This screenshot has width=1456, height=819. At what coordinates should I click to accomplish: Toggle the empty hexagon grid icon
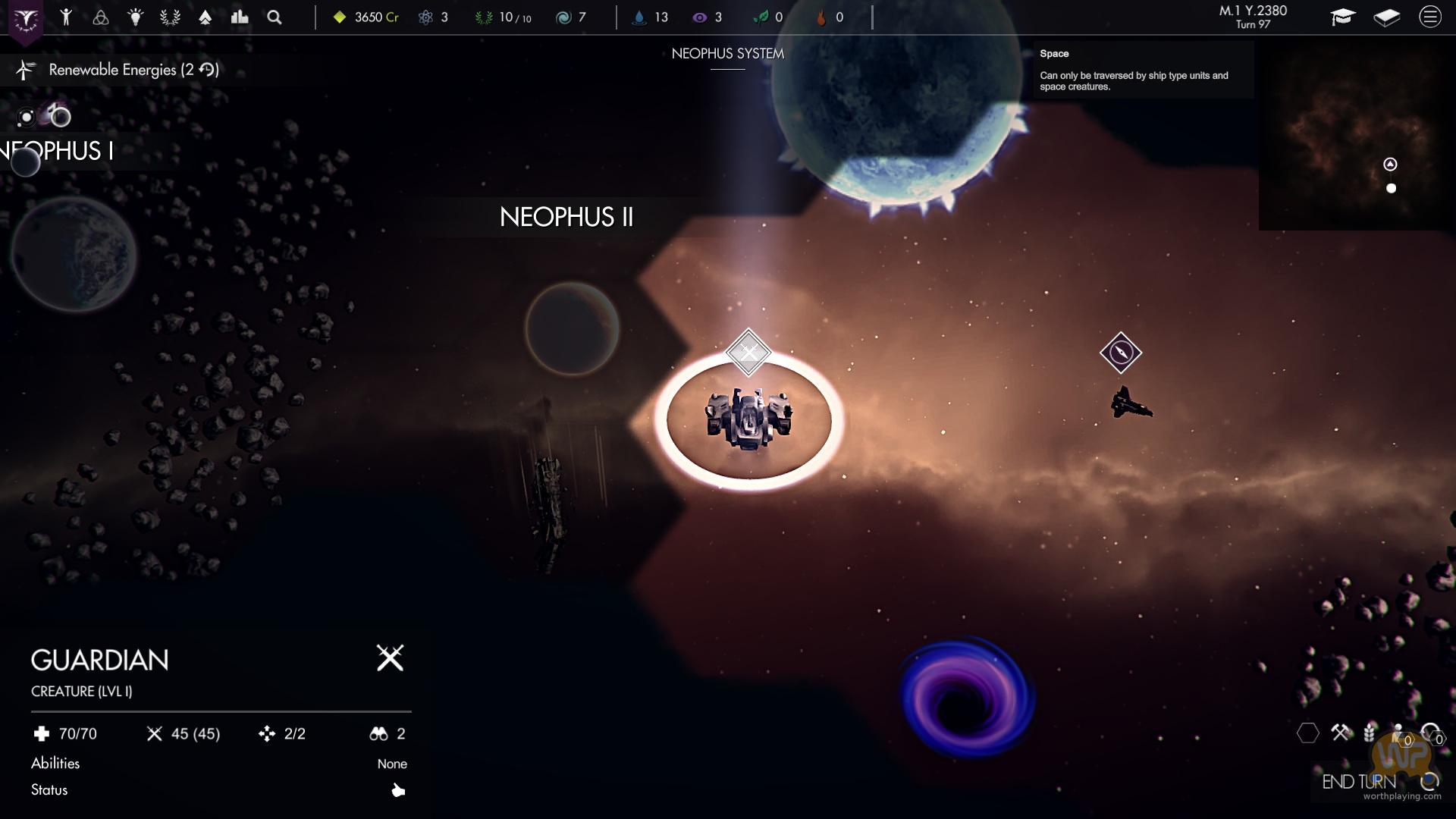click(x=1308, y=733)
